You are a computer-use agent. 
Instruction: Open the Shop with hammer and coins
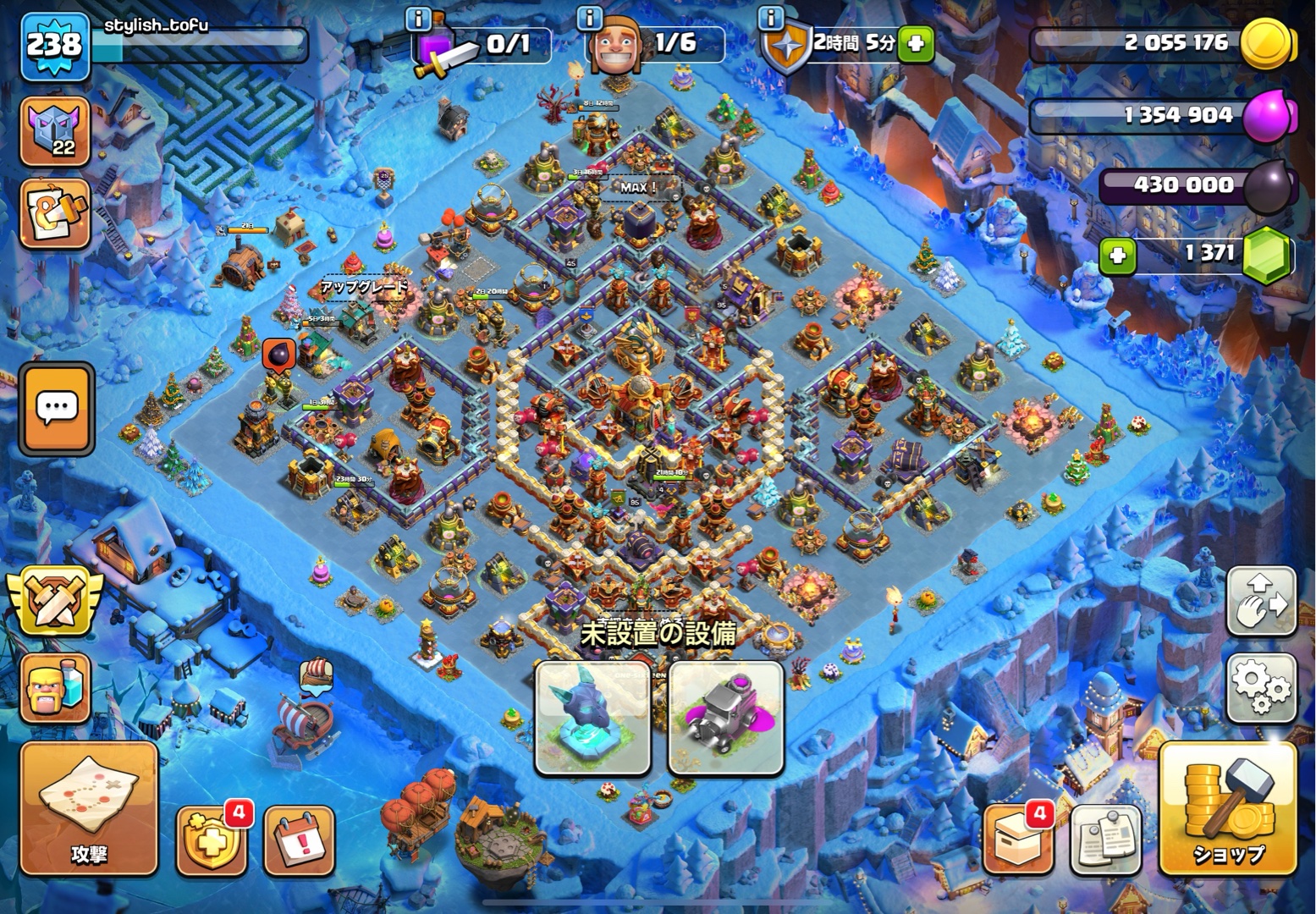[1227, 808]
